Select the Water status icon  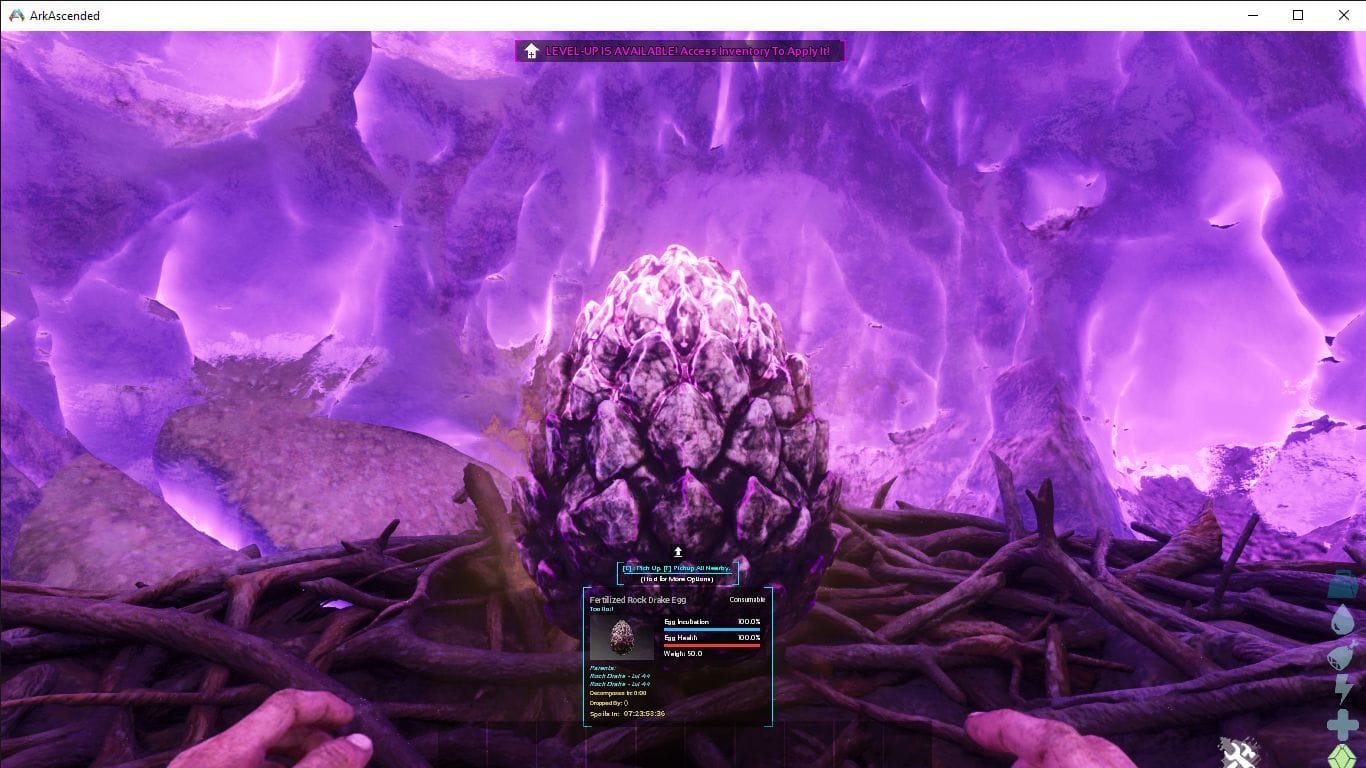point(1342,620)
